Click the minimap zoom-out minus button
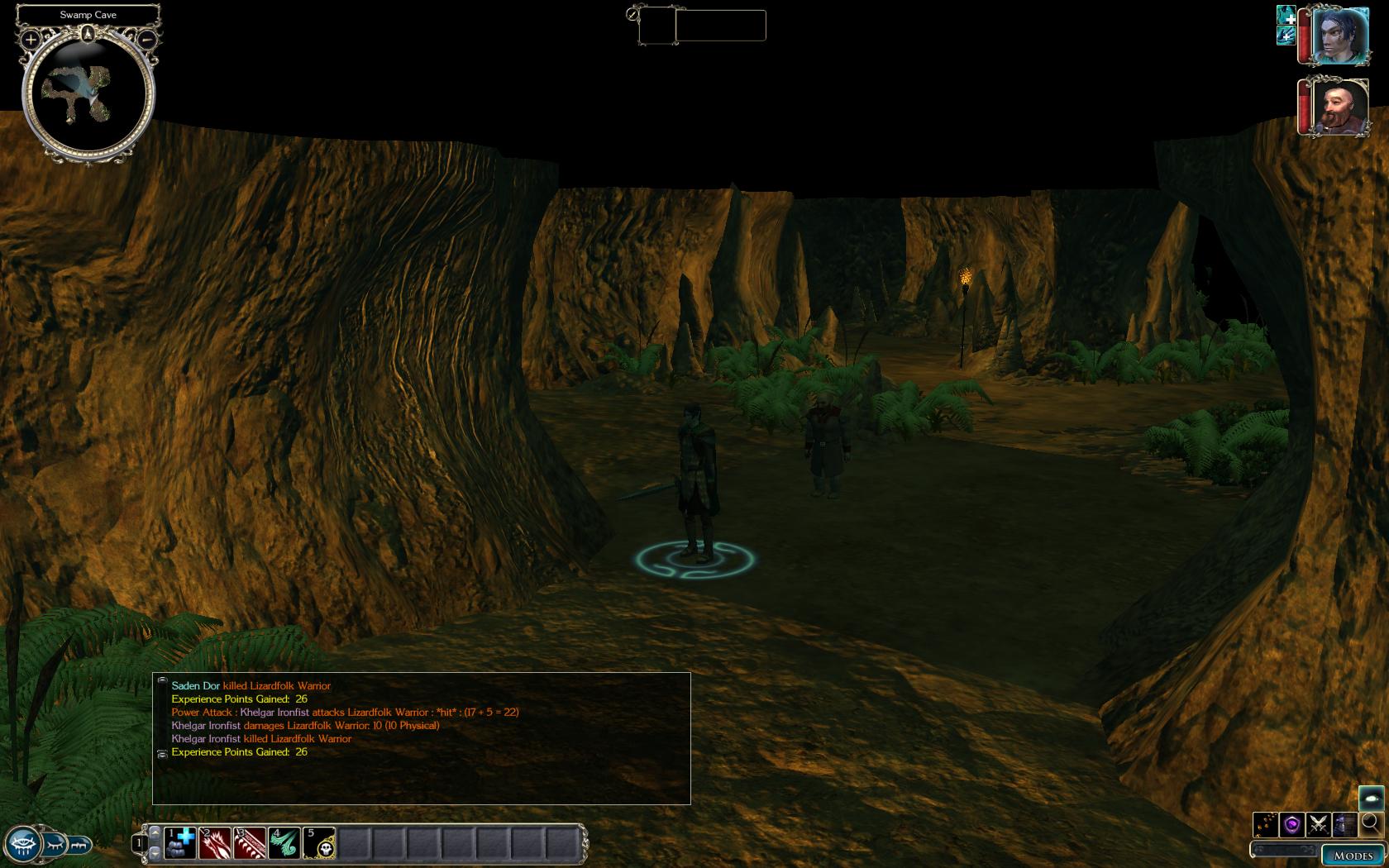Screen dimensions: 1389x868 tap(146, 39)
